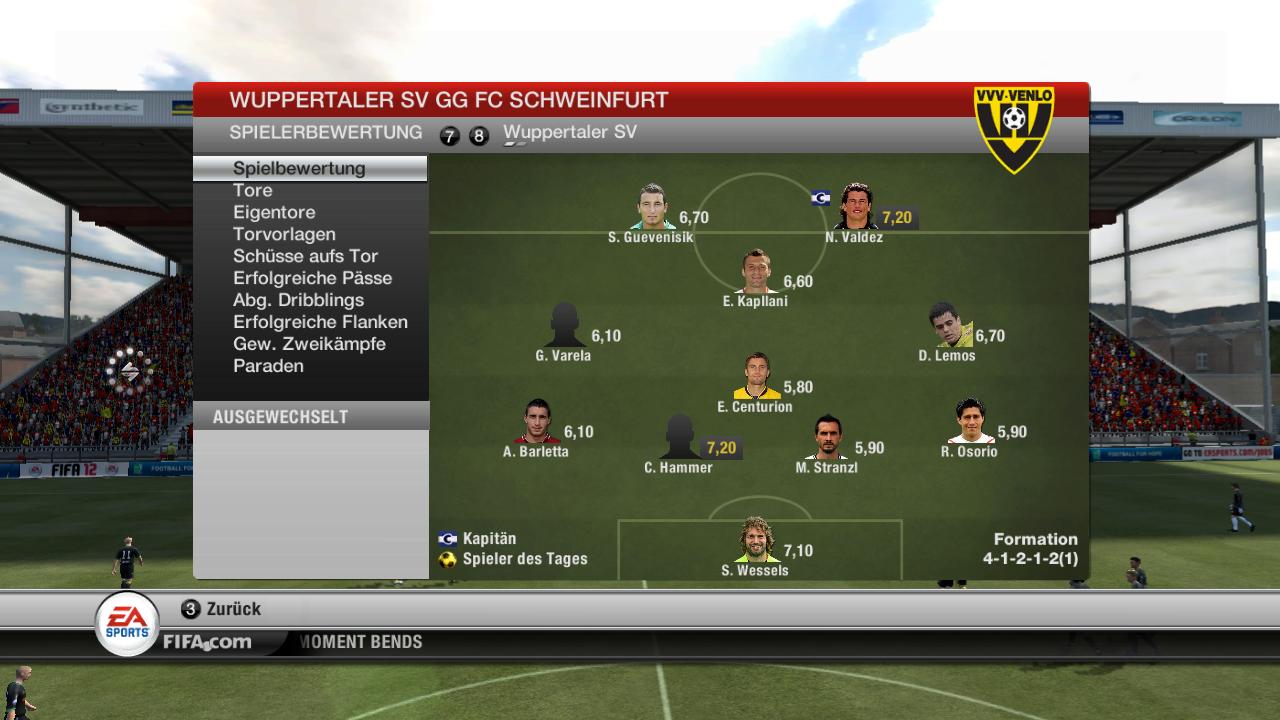1280x720 pixels.
Task: View Erfolgreiche Pässe stats
Action: pos(312,278)
